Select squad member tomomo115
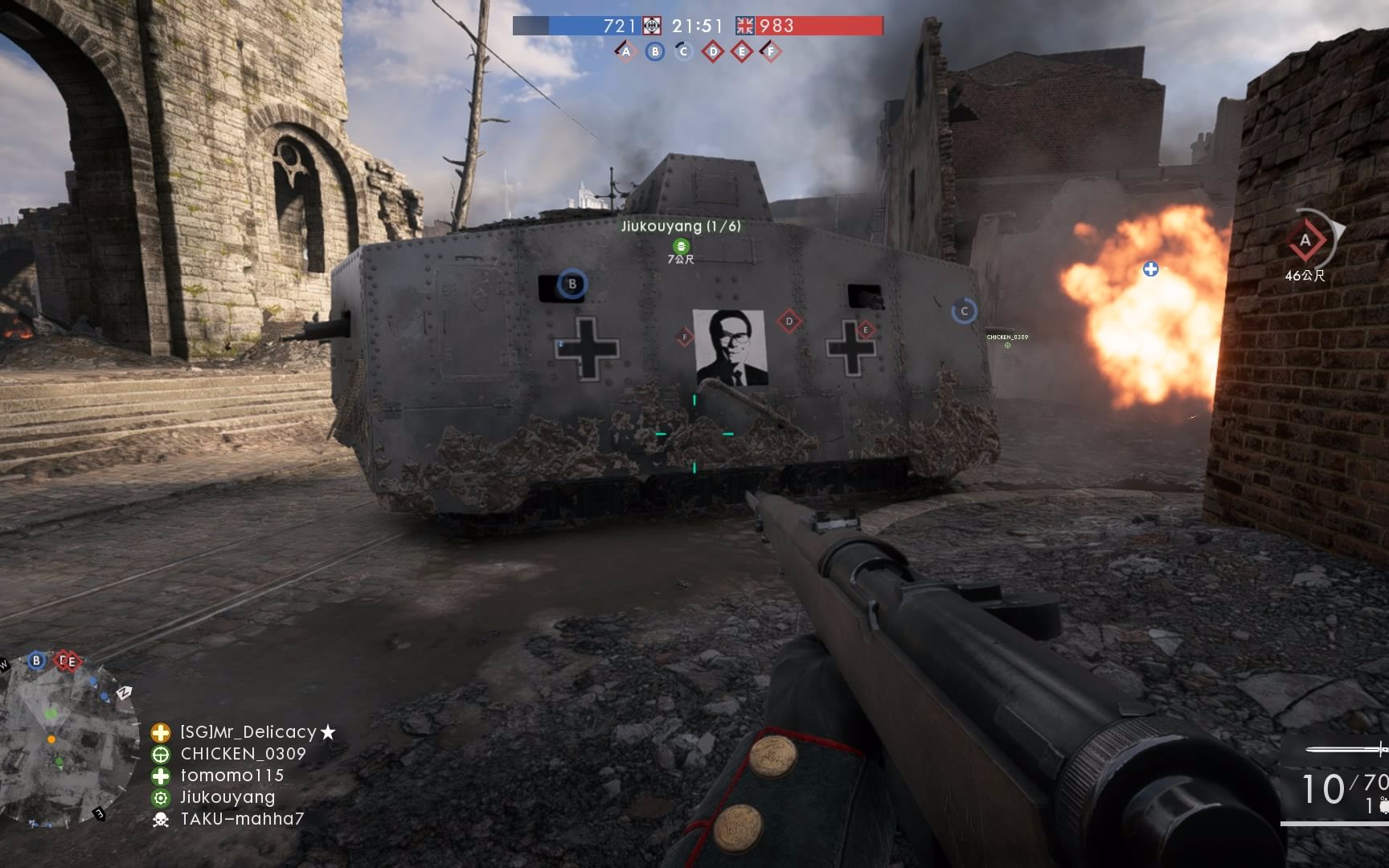 [x=232, y=776]
